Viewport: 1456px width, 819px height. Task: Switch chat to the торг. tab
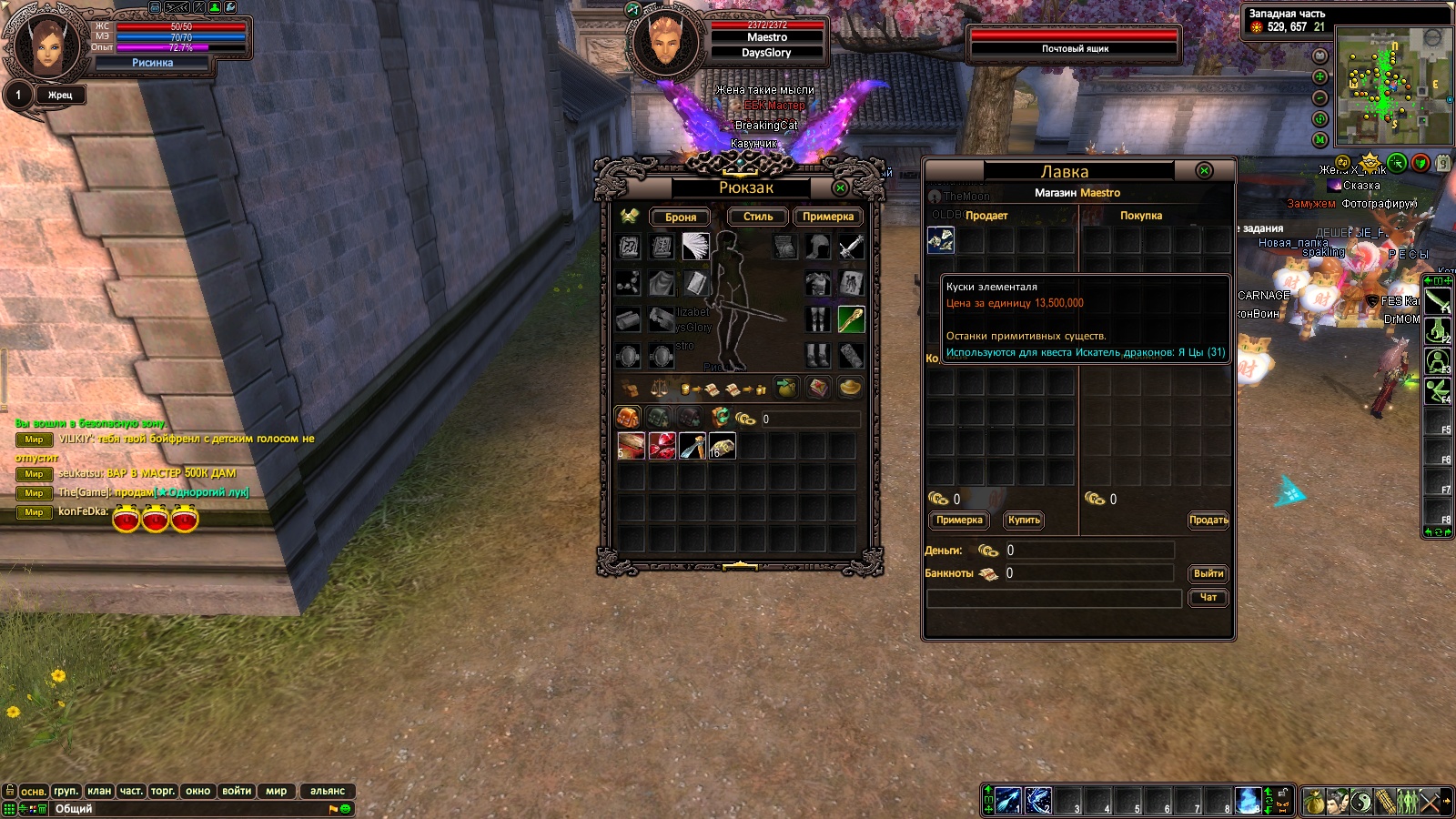pyautogui.click(x=163, y=791)
